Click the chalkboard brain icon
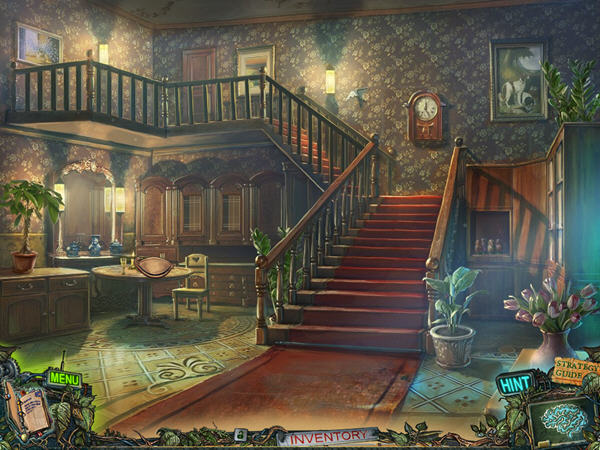Screen dimensions: 600x450 point(561,421)
